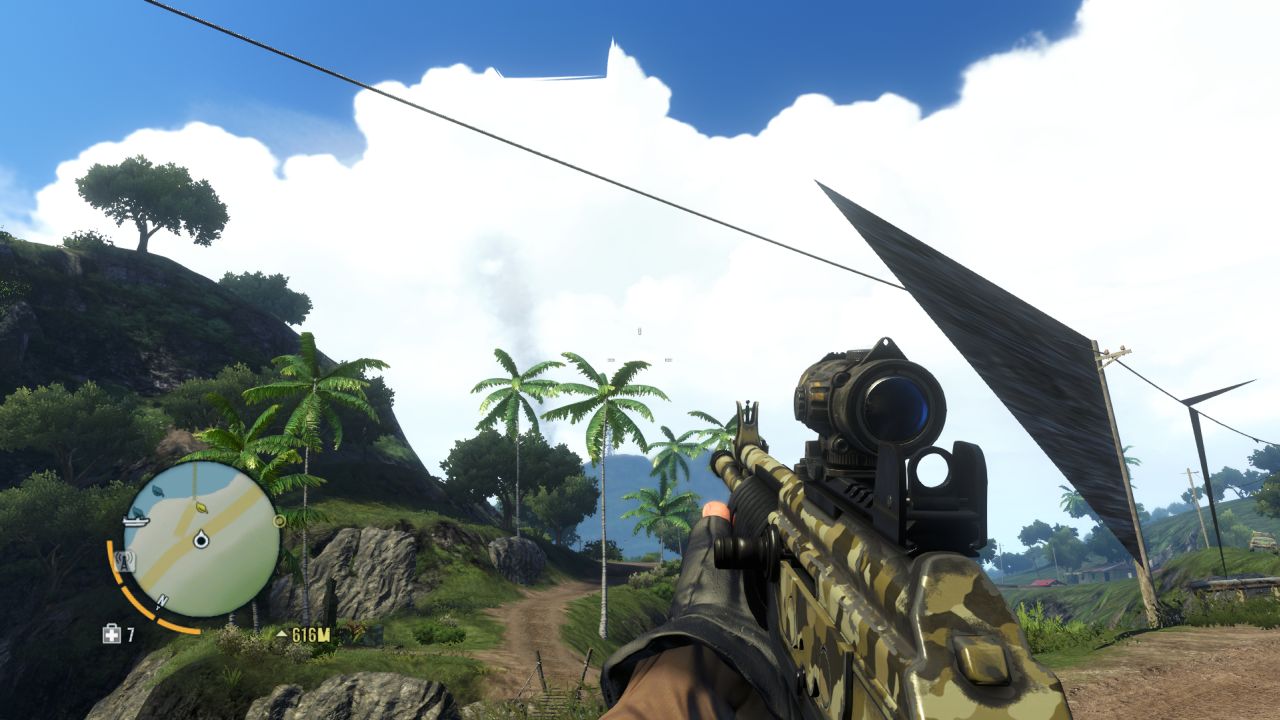Click the yellow leaf marker on minimap
The image size is (1280, 720).
tap(201, 508)
